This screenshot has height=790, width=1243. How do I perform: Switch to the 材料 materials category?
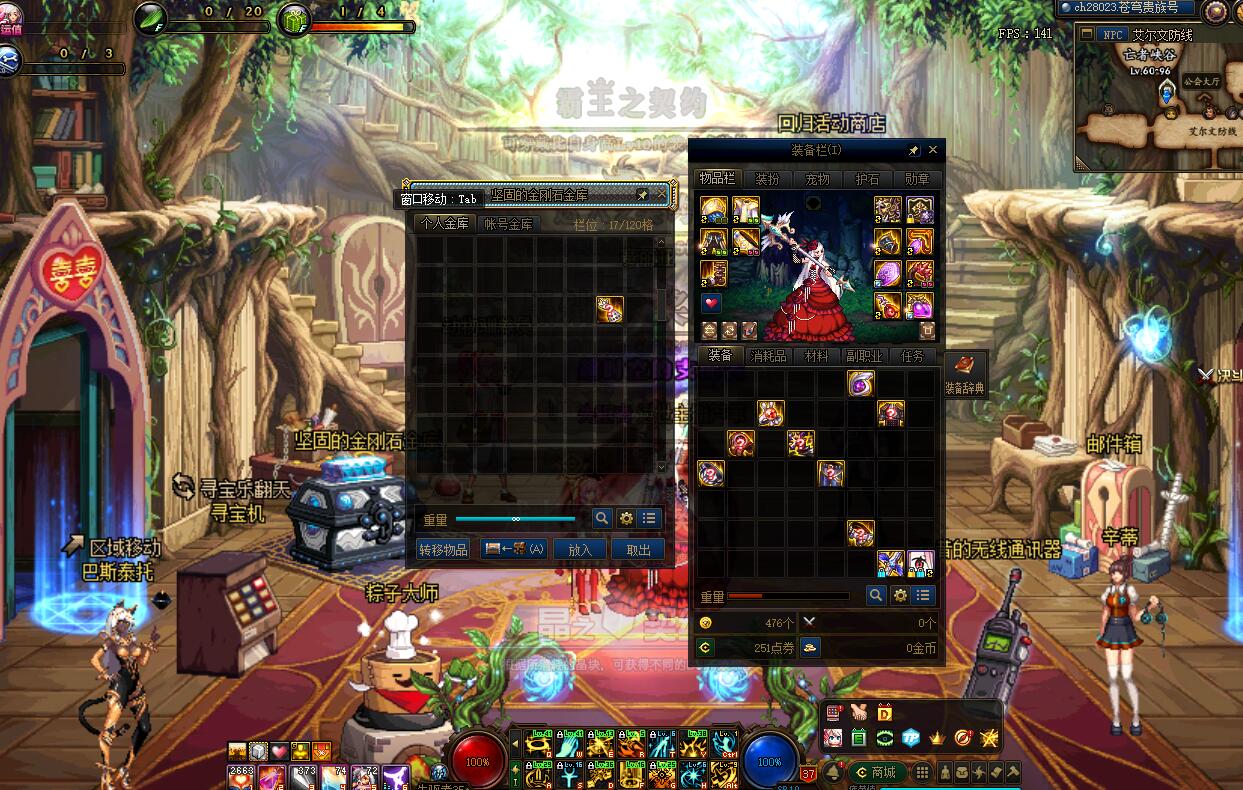click(816, 356)
